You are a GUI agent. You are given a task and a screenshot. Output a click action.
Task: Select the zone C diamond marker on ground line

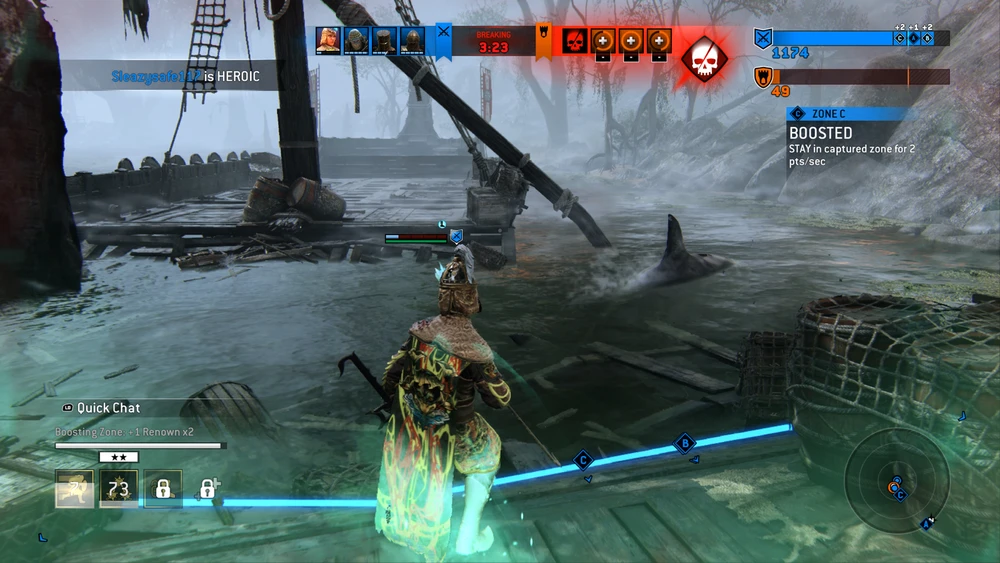584,460
